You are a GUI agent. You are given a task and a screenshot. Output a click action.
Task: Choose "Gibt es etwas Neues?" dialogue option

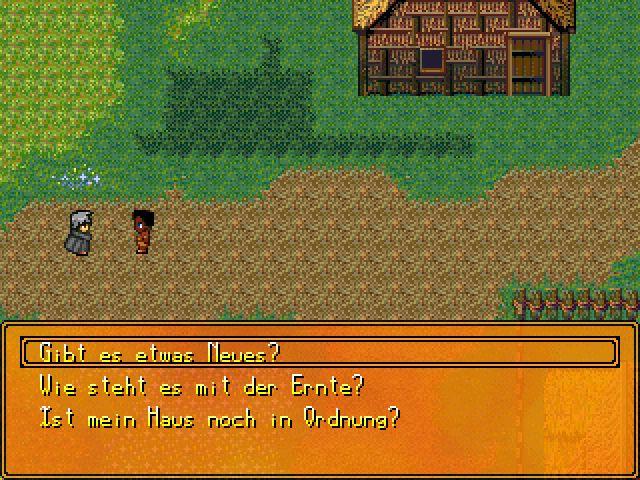point(159,353)
